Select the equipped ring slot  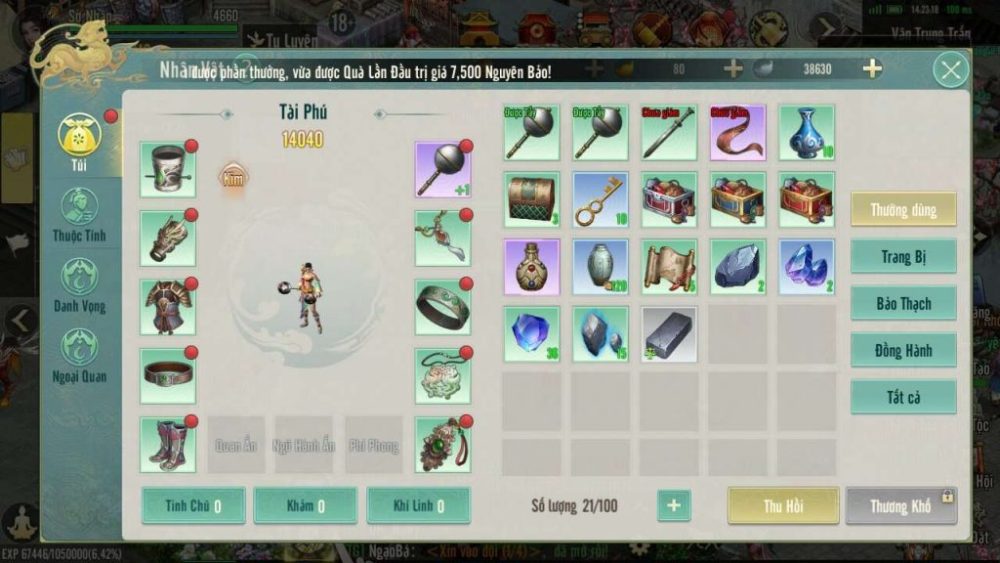[x=442, y=307]
